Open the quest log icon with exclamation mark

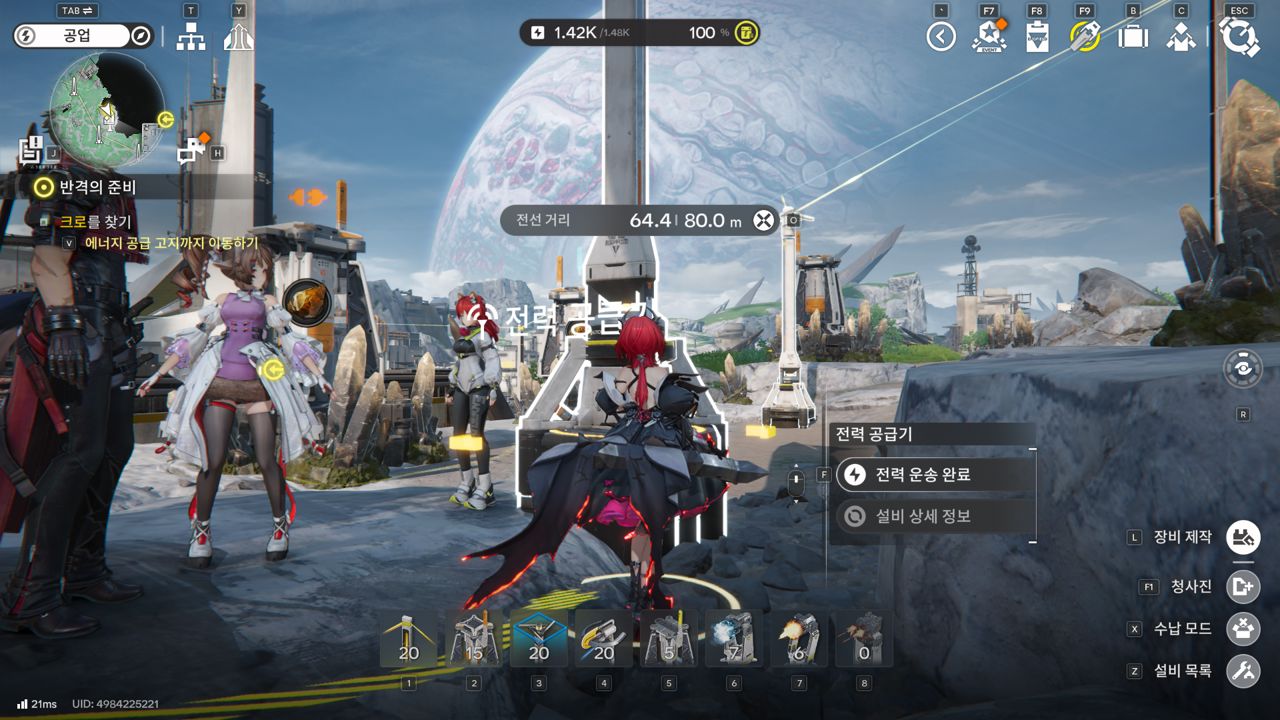[x=31, y=151]
